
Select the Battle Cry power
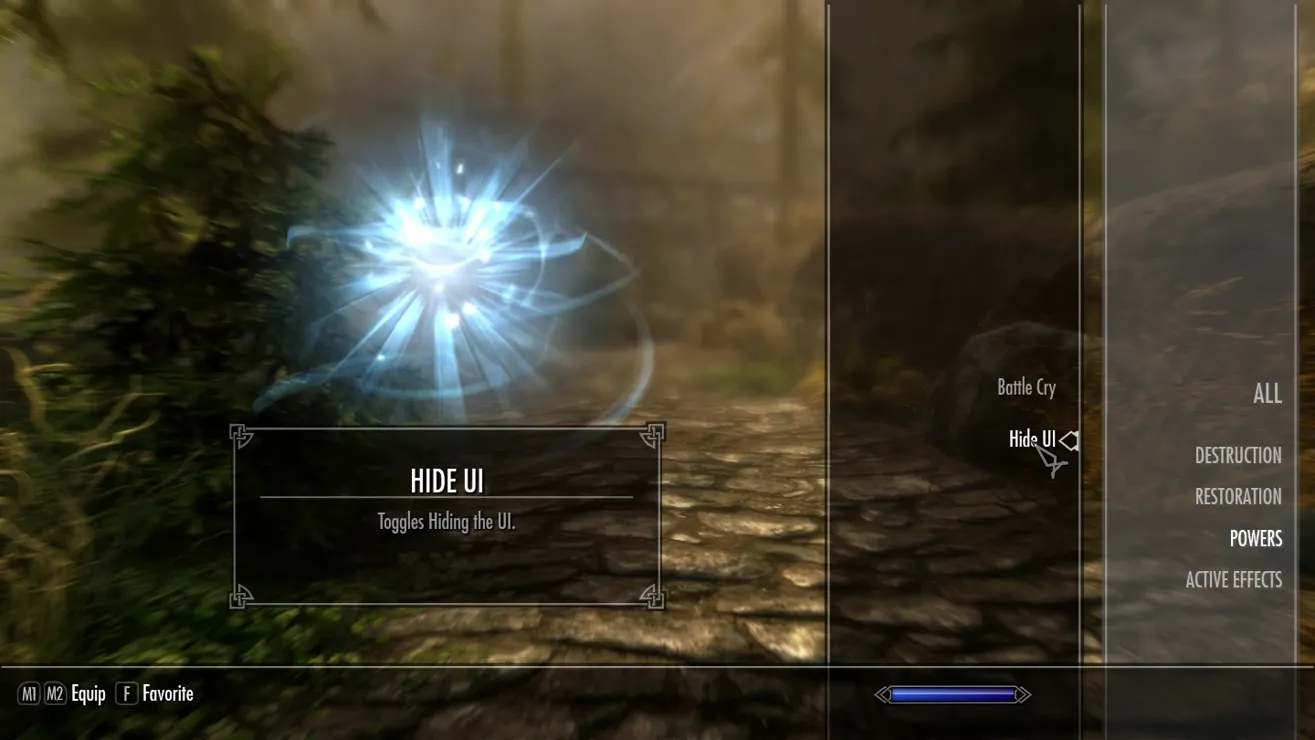[1026, 388]
